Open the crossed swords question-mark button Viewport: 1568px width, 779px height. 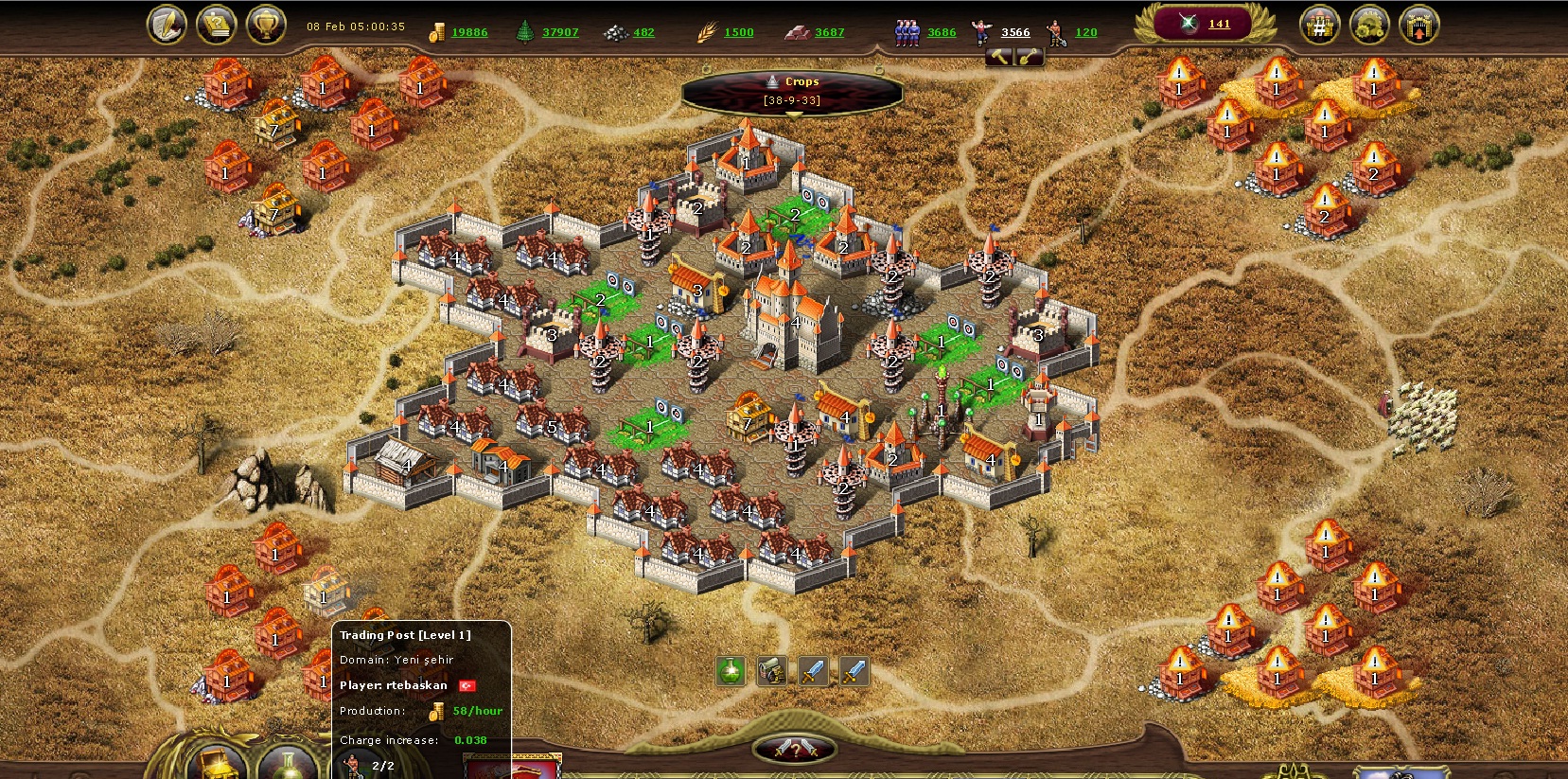coord(795,750)
